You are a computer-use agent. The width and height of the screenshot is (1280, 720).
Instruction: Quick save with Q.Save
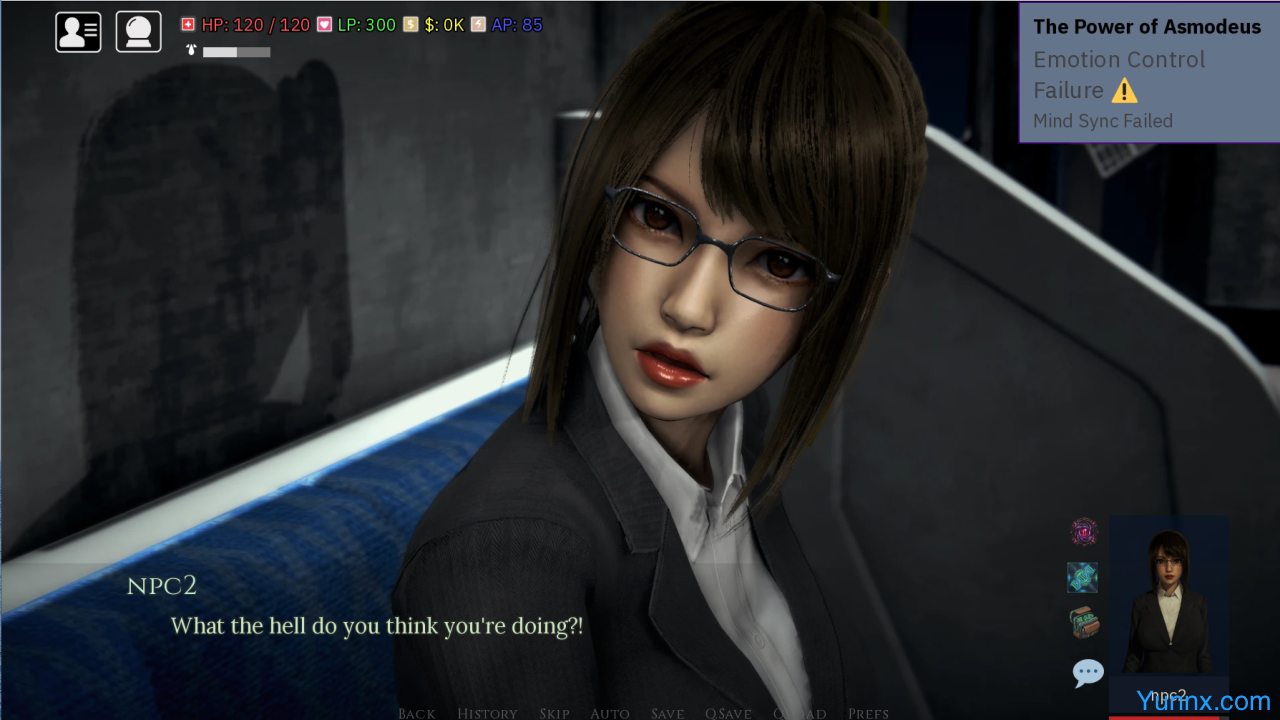pos(728,713)
